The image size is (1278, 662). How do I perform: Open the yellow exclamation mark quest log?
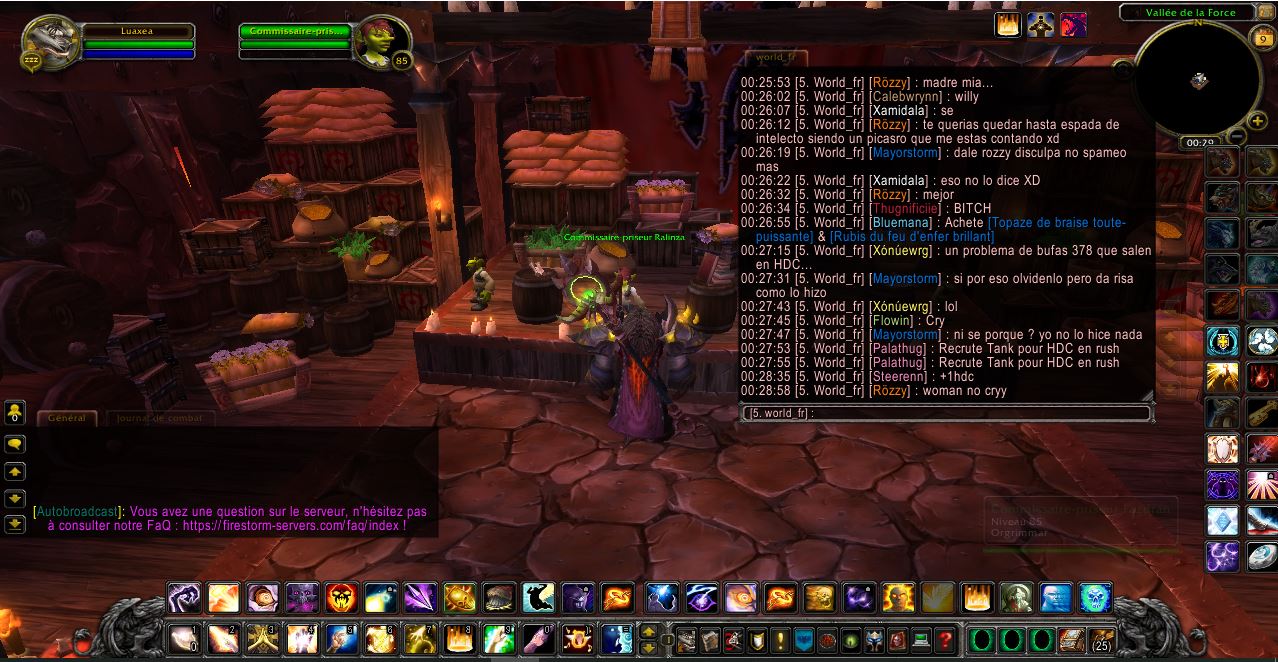(x=781, y=639)
